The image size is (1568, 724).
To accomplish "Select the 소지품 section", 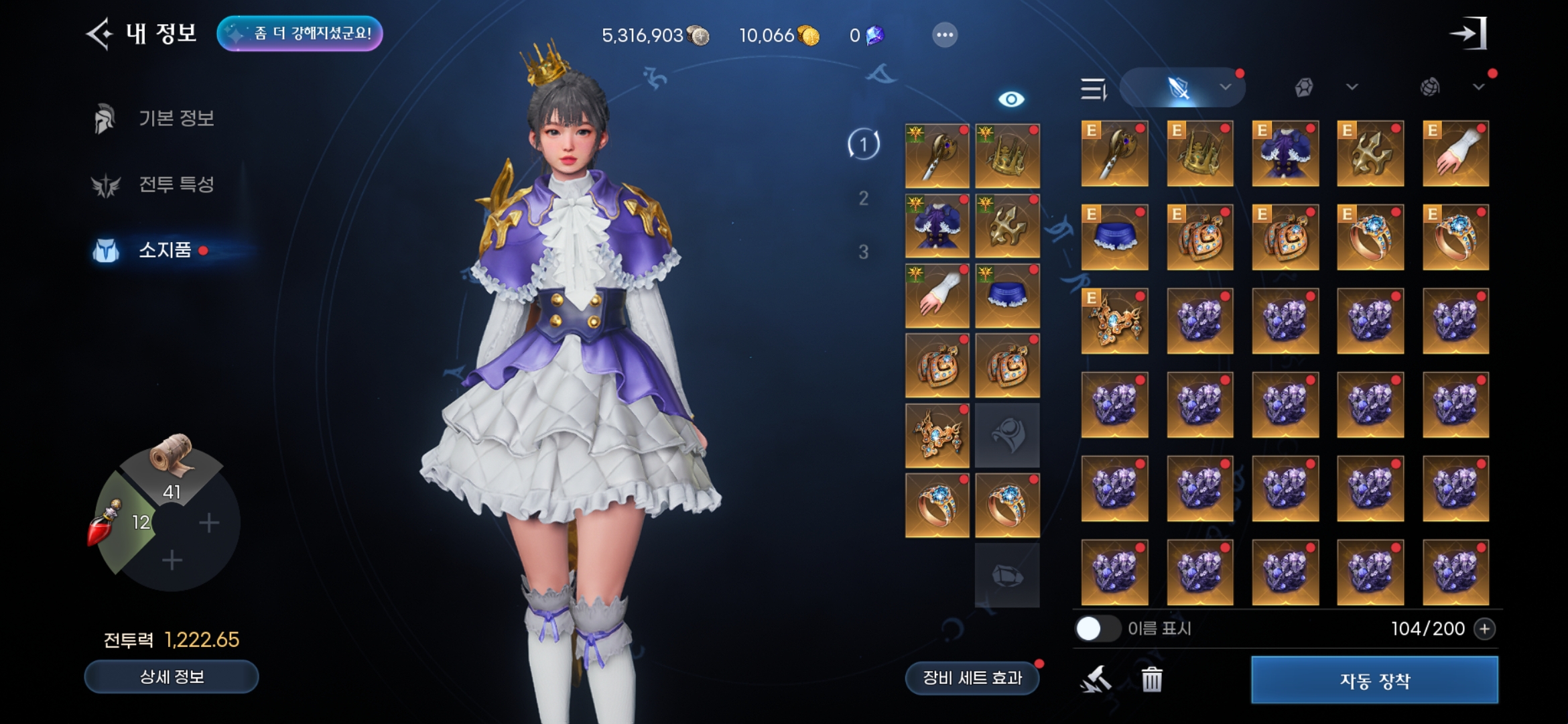I will pos(165,250).
